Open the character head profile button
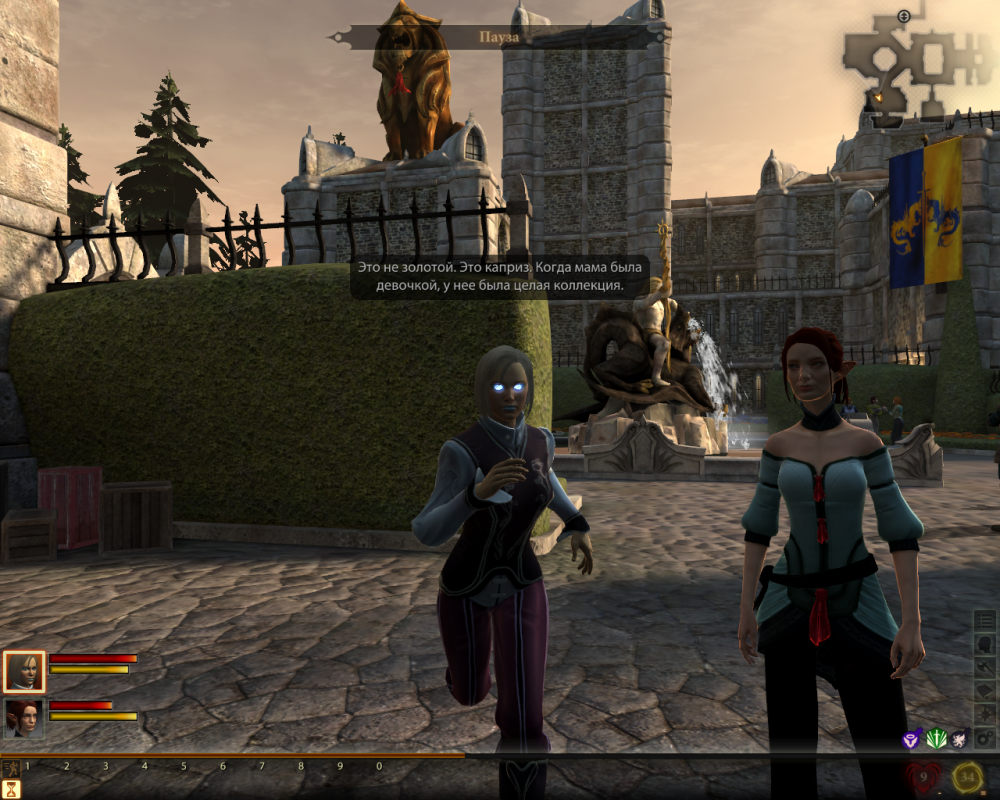The height and width of the screenshot is (800, 1000). click(x=985, y=645)
